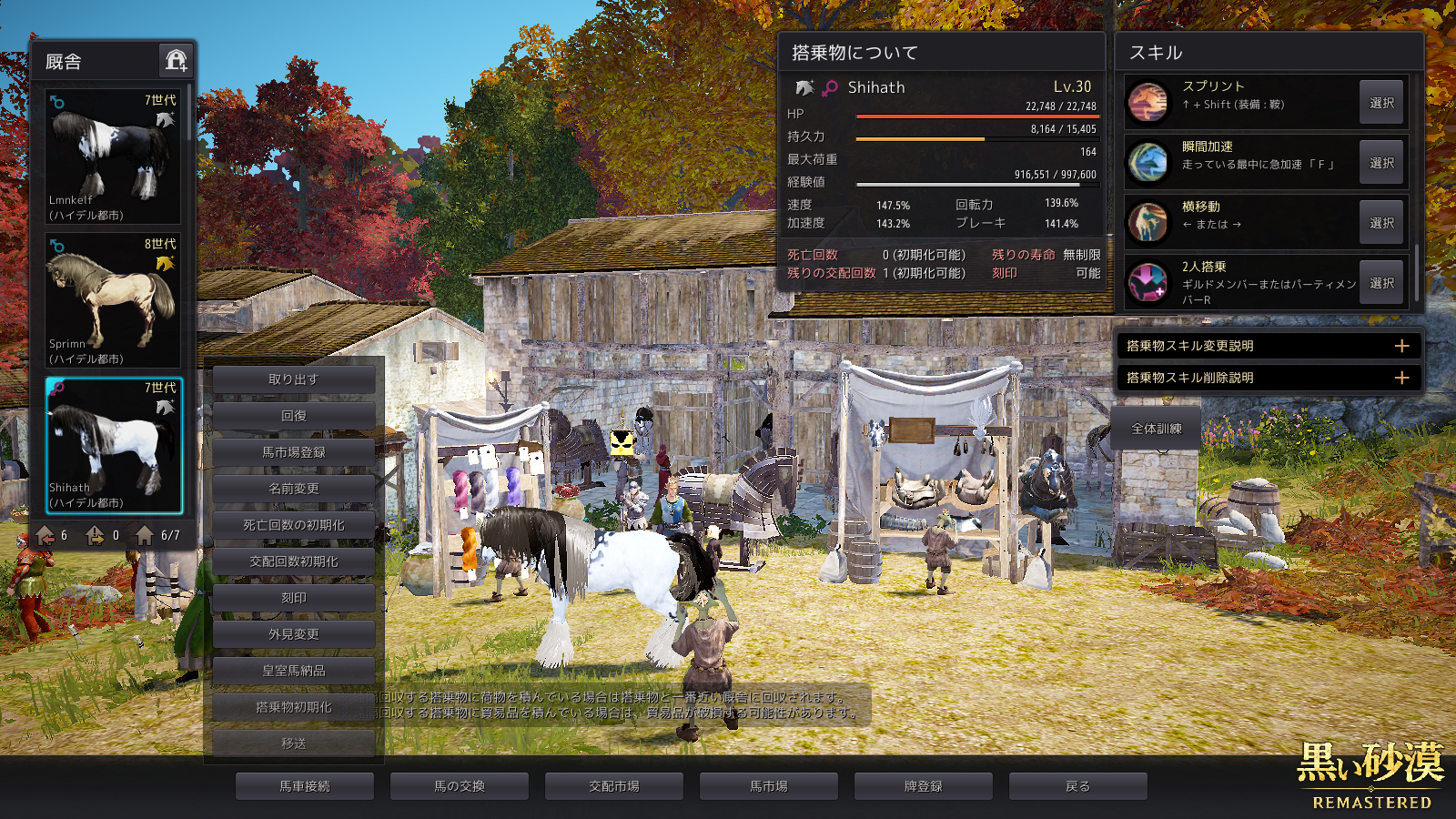Image resolution: width=1456 pixels, height=819 pixels.
Task: Click the 全体訓練 train all button
Action: pos(1157,429)
